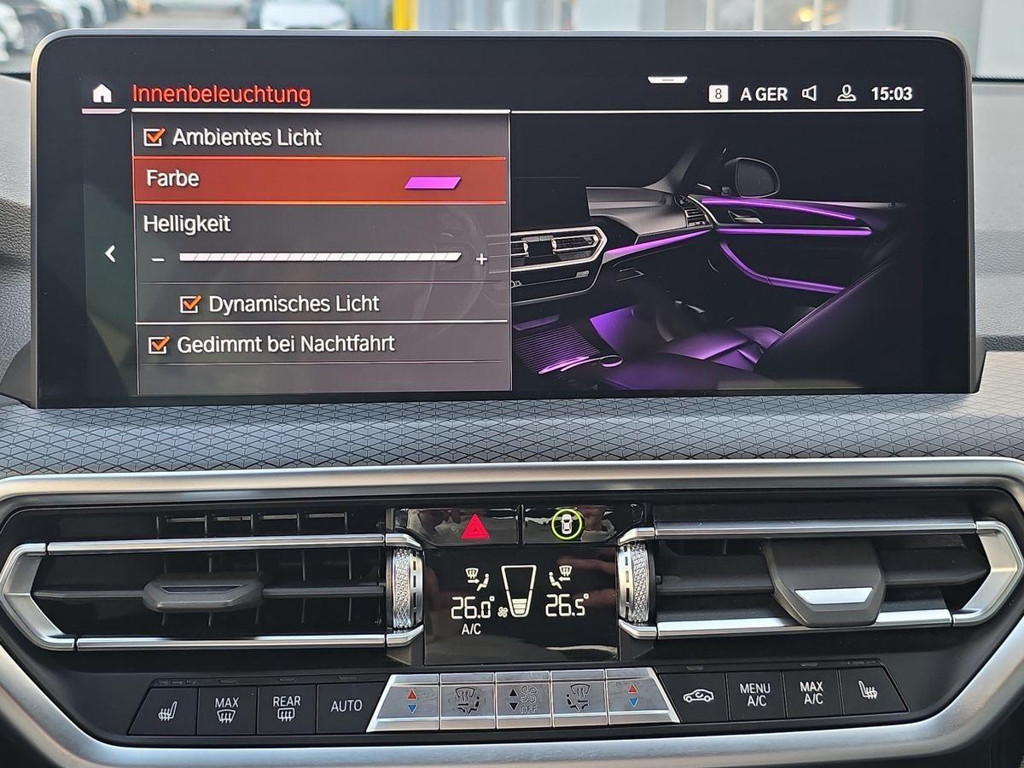Screen dimensions: 1024x768
Task: Show notifications via the number 8 badge
Action: 718,94
